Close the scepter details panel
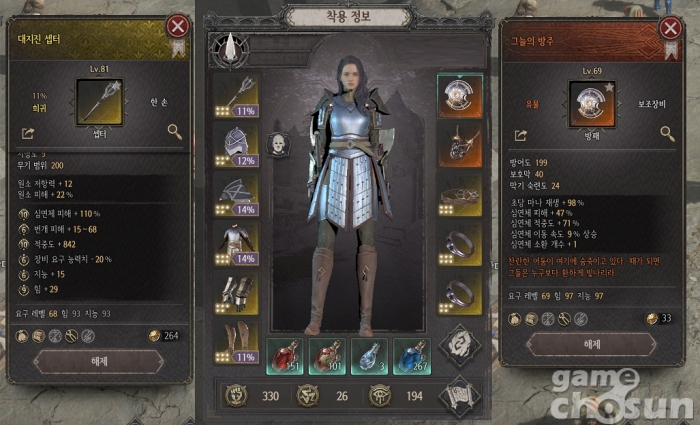 pos(178,27)
